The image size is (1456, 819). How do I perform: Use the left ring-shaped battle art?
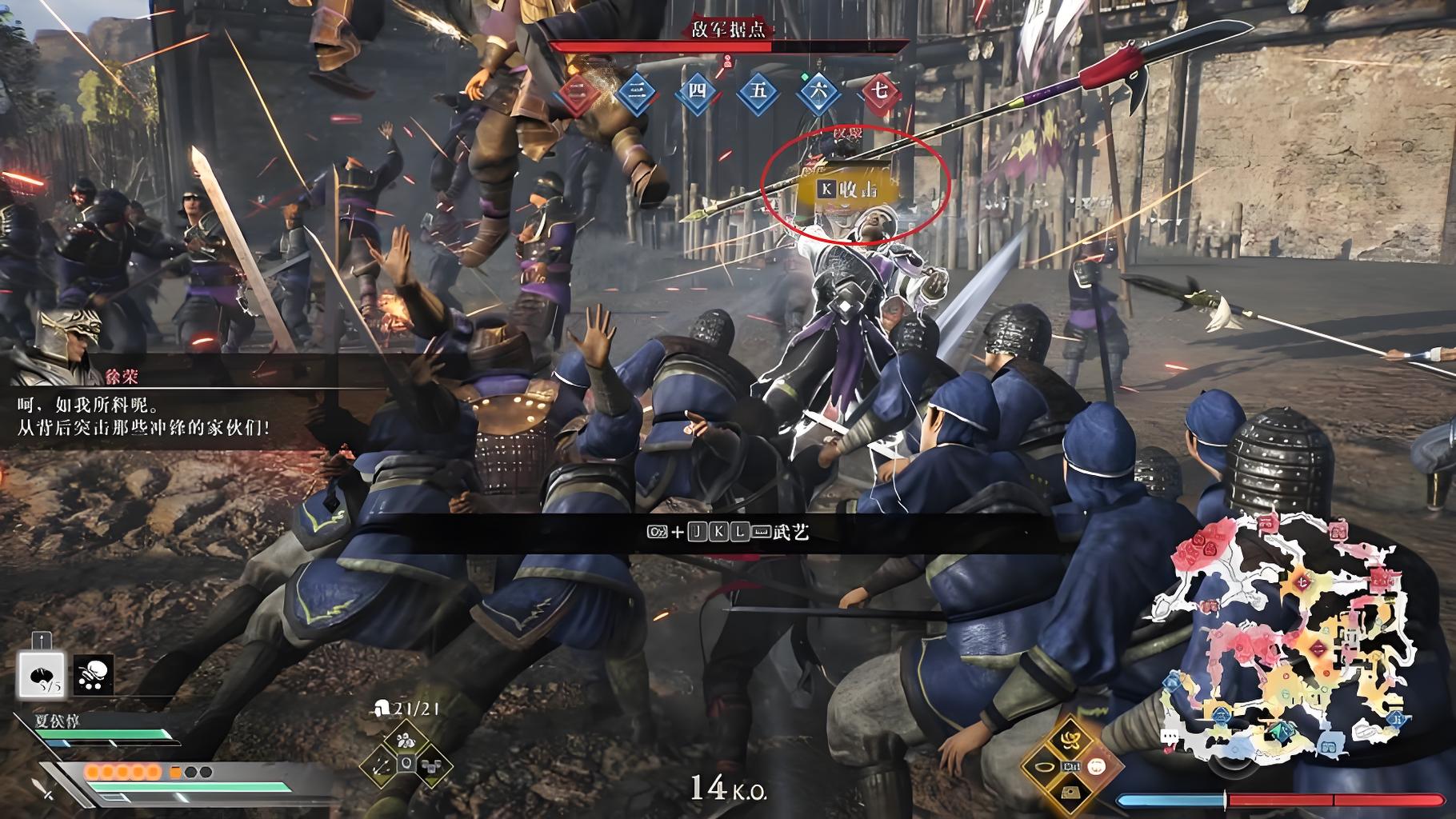point(1045,767)
